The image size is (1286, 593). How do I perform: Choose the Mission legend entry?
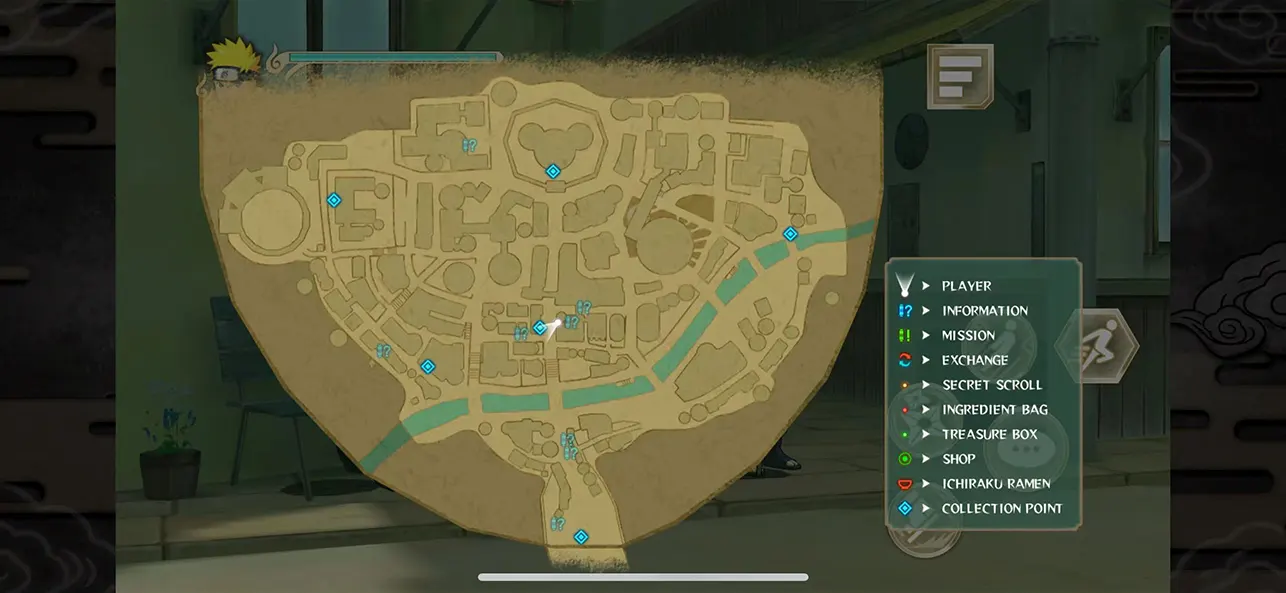pyautogui.click(x=968, y=335)
